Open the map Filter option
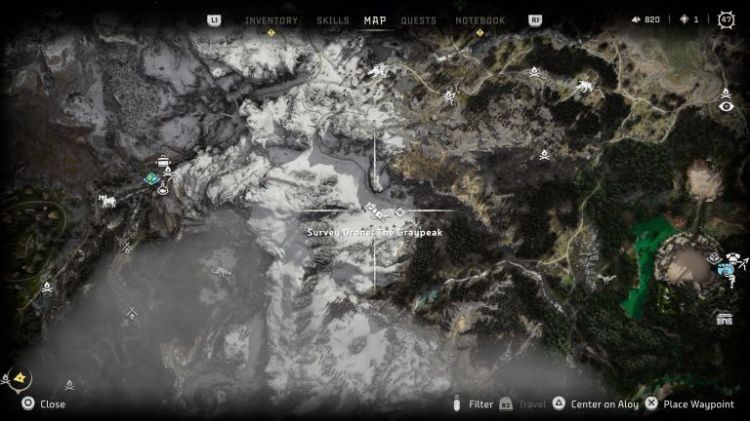The height and width of the screenshot is (421, 750). click(x=474, y=404)
